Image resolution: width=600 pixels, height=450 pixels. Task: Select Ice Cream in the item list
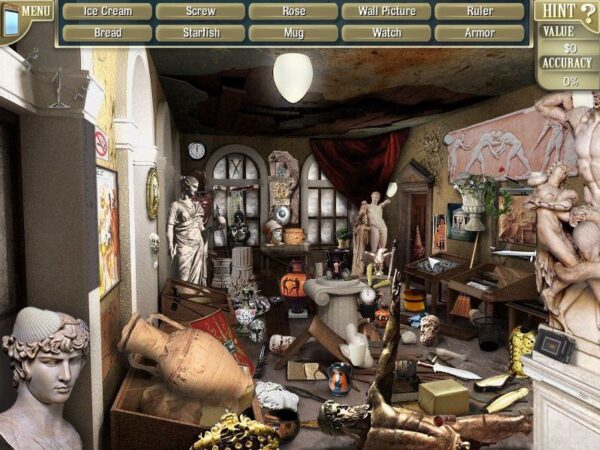(x=108, y=12)
